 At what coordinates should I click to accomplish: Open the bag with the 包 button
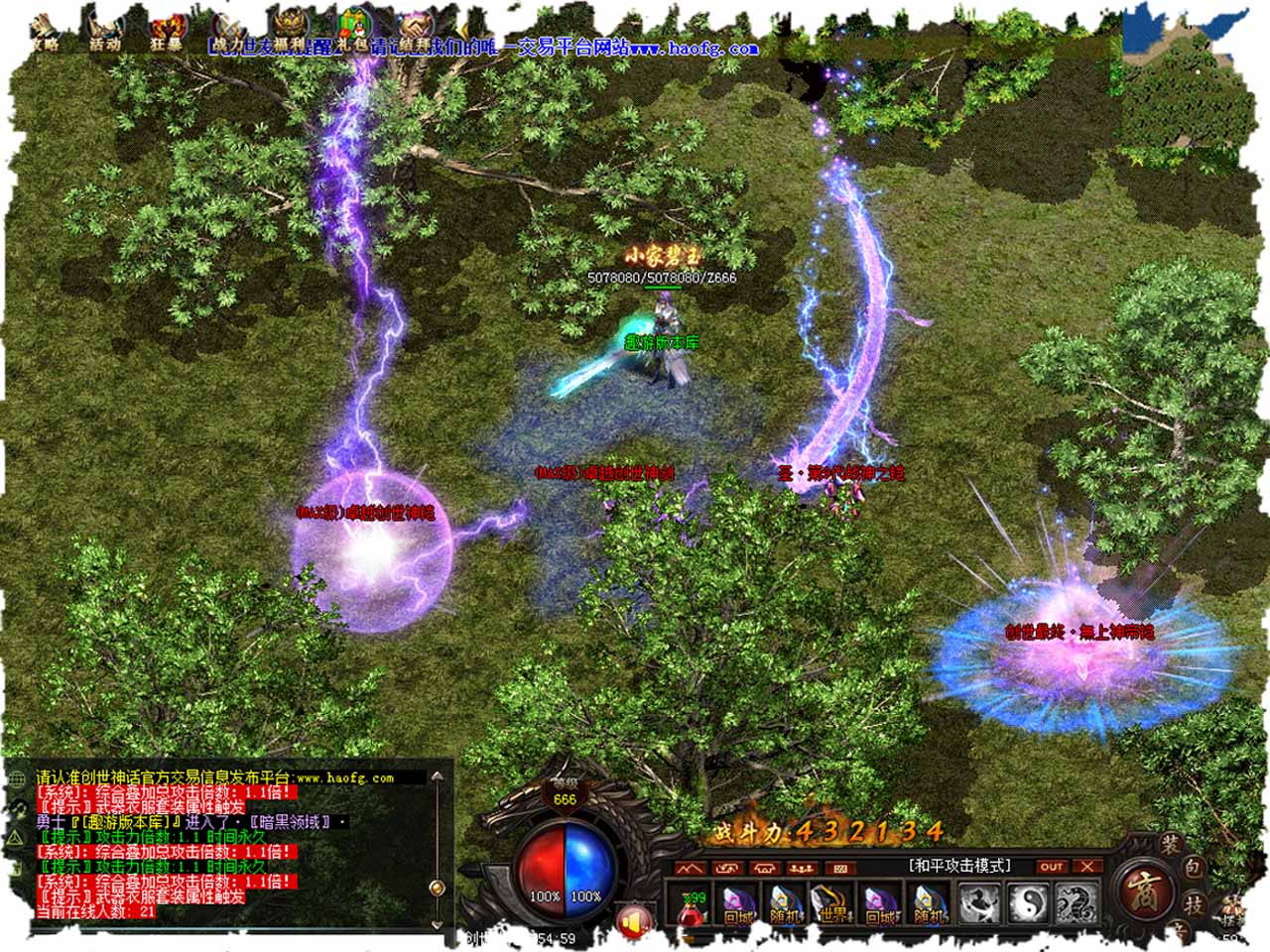click(1194, 869)
